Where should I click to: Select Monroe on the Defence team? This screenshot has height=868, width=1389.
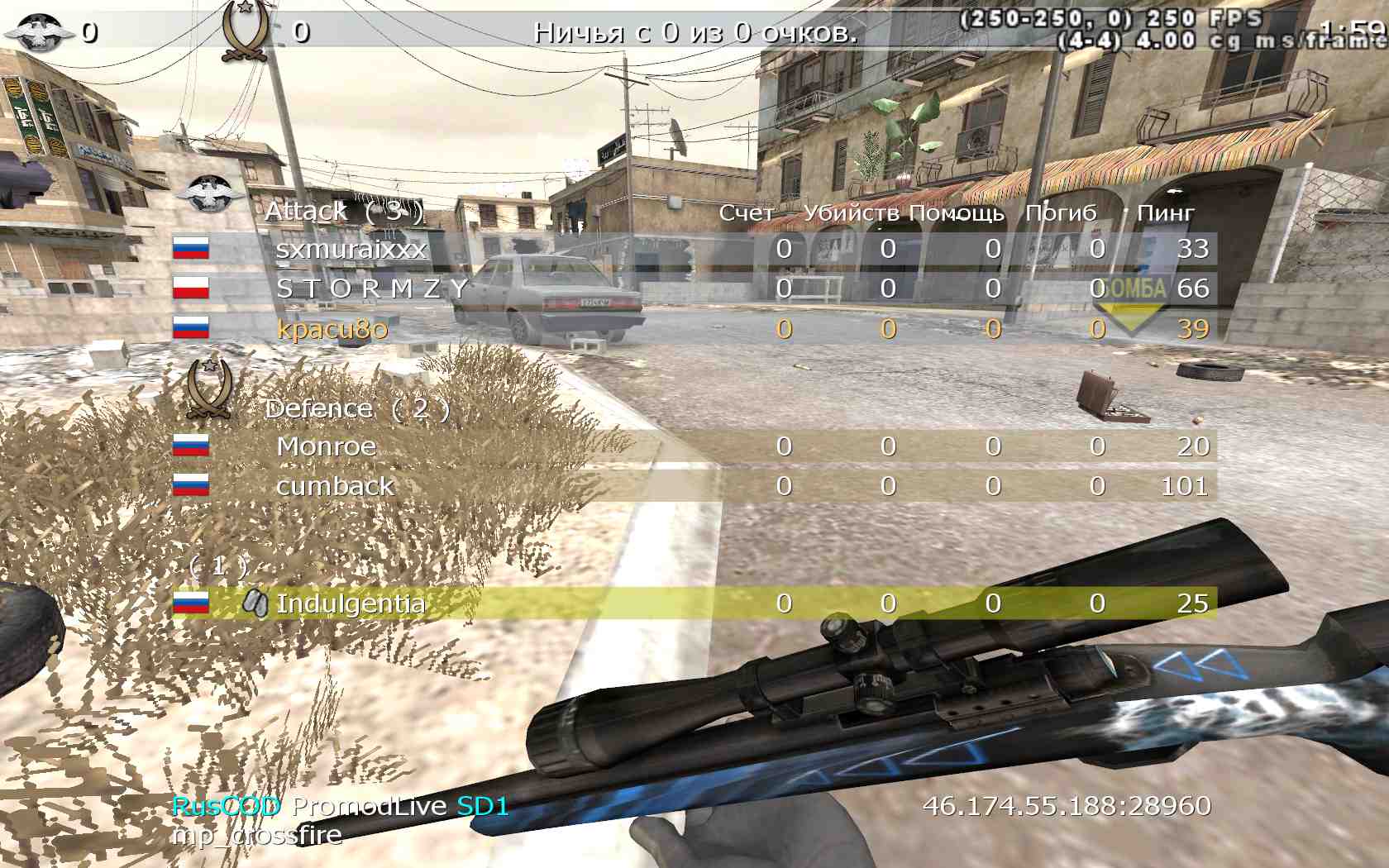point(327,446)
